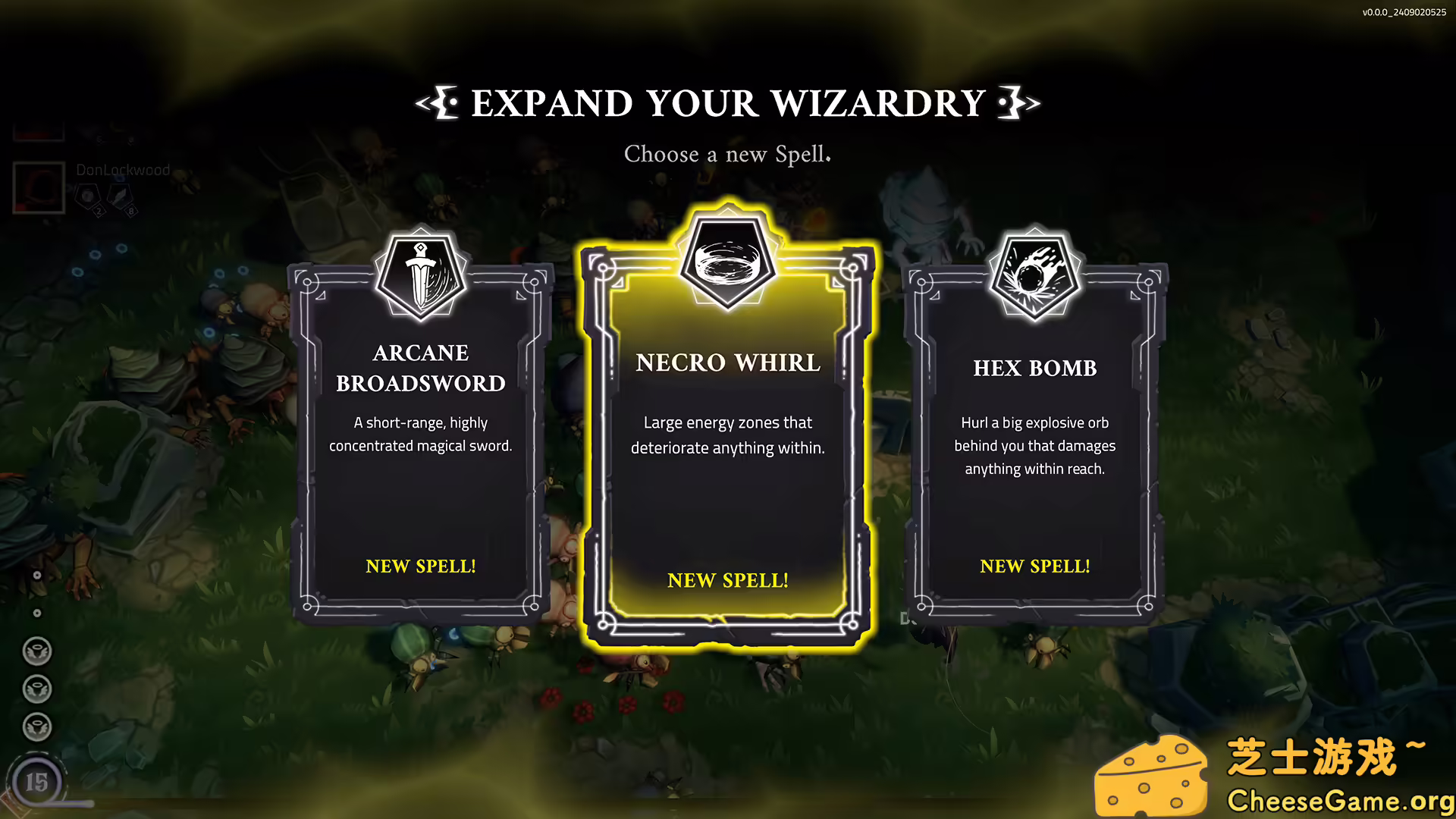1456x819 pixels.
Task: Click DonLockwood's feather icon showing count 8
Action: click(x=120, y=196)
